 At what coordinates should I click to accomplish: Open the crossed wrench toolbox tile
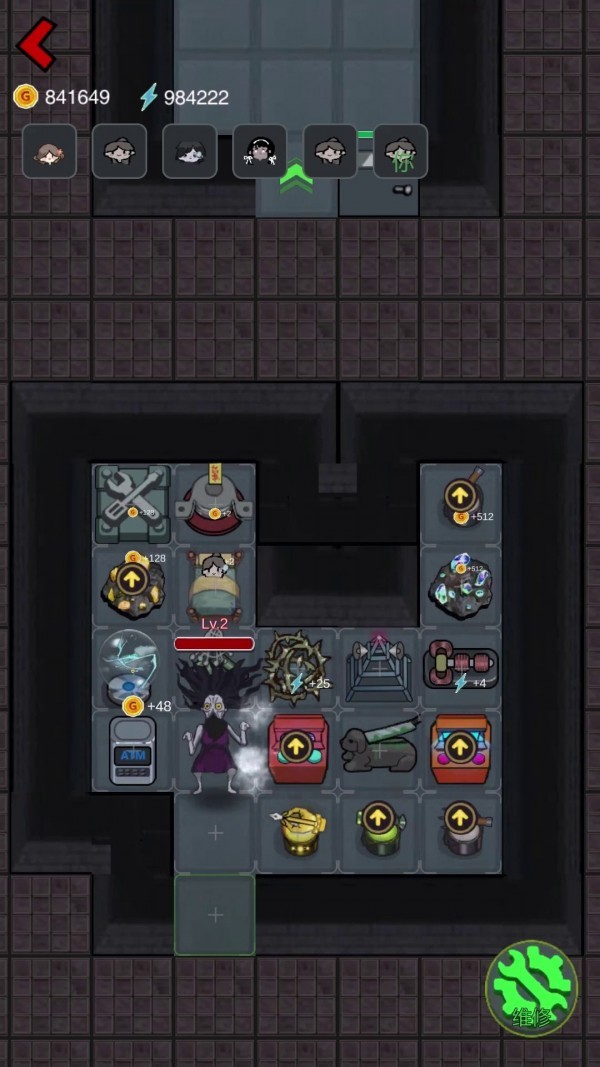[132, 503]
